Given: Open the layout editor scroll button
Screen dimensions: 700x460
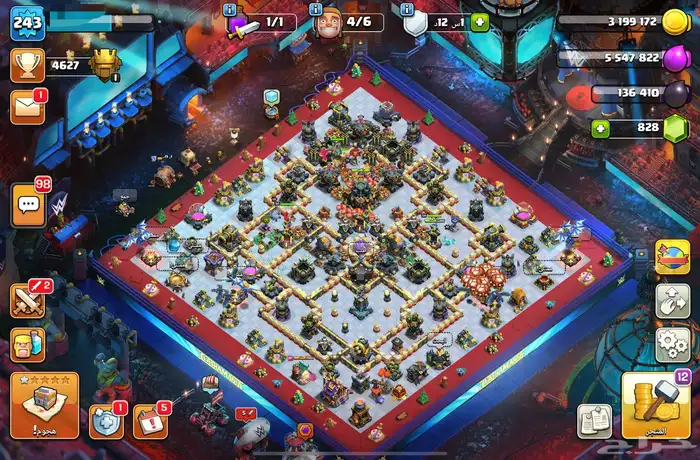Looking at the screenshot, I should point(595,420).
